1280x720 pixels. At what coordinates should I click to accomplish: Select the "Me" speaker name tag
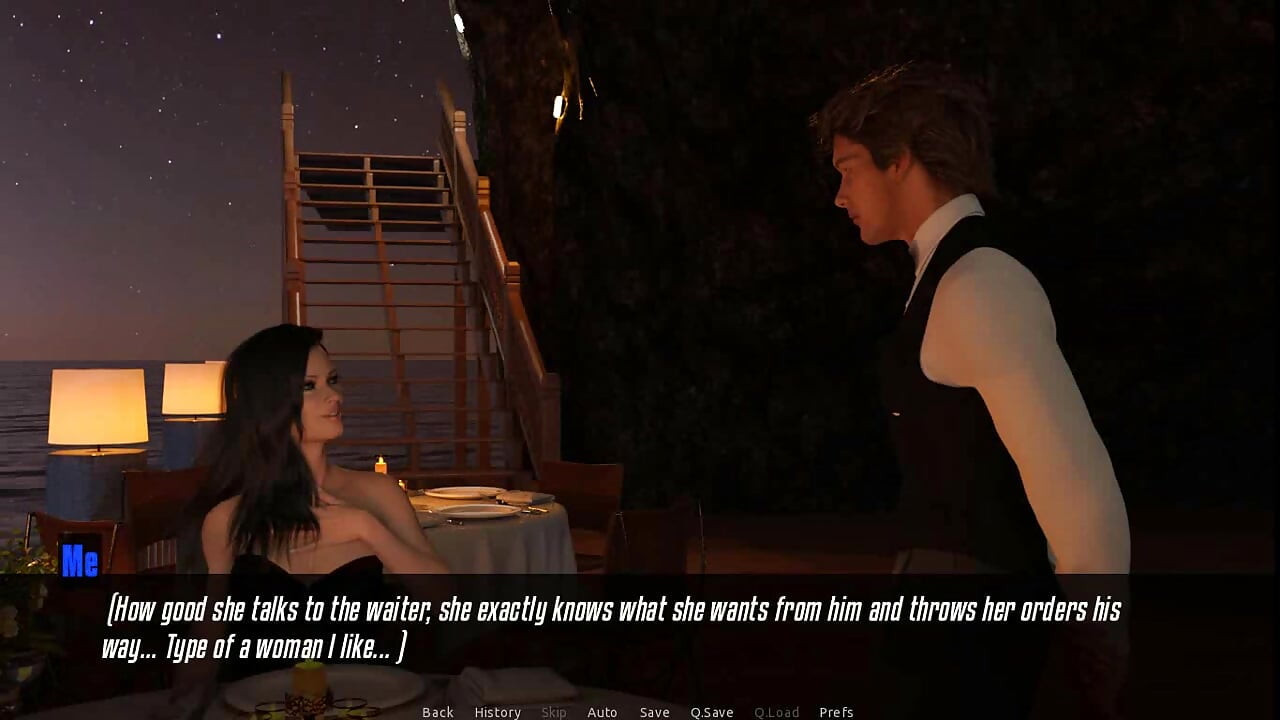(80, 562)
